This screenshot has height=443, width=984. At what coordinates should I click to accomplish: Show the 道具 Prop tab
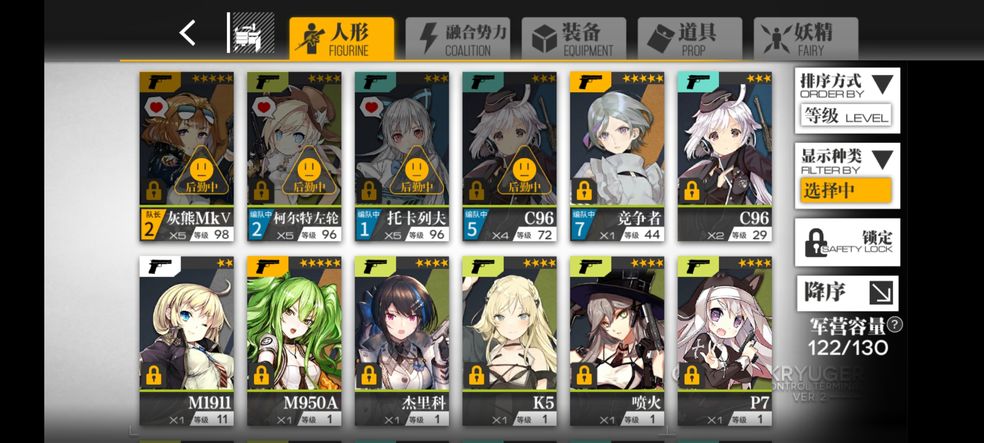[689, 38]
